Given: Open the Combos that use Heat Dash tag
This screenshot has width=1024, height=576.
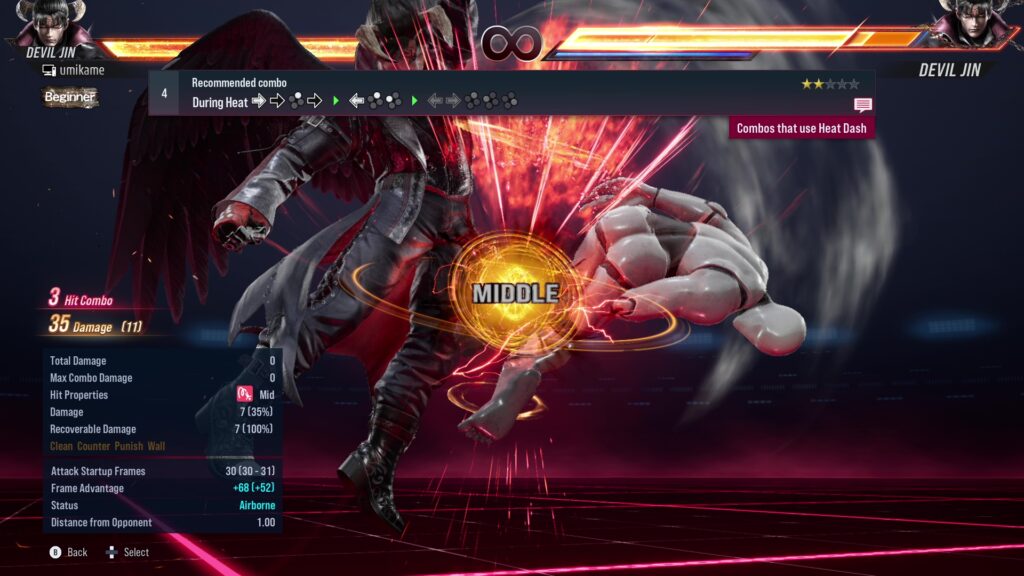Looking at the screenshot, I should [x=802, y=128].
